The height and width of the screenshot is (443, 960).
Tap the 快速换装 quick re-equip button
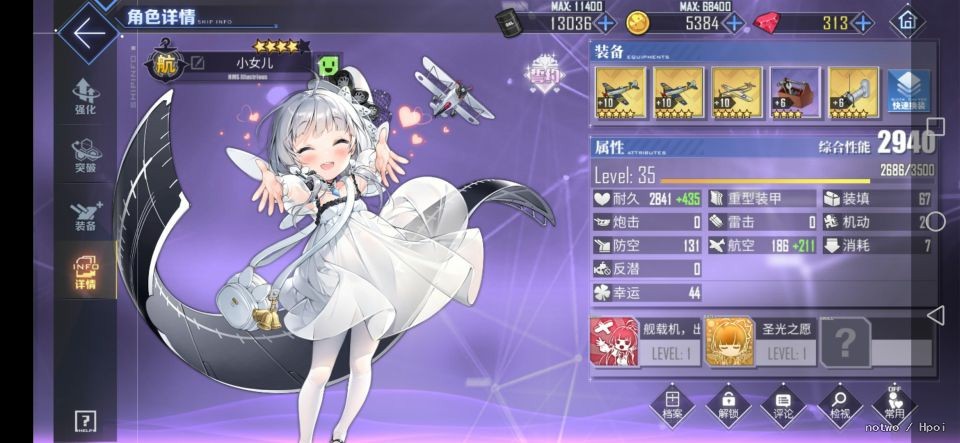[908, 91]
